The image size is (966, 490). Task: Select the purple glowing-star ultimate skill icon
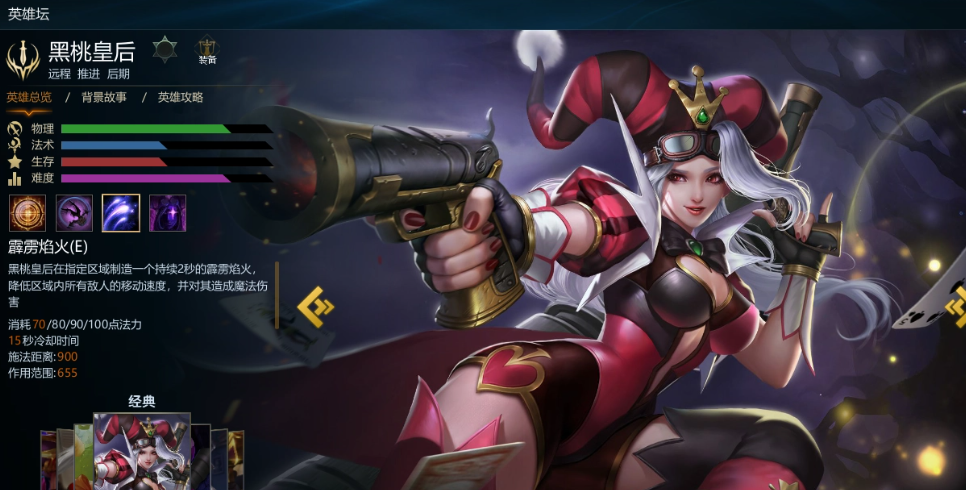[x=167, y=213]
